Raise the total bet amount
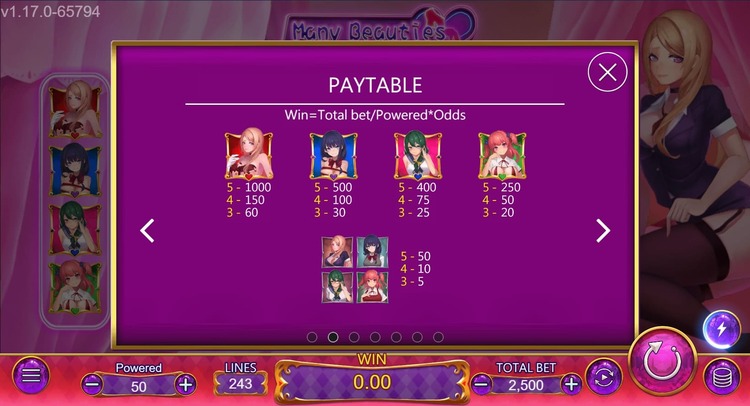Viewport: 750px width, 406px height. tap(571, 384)
